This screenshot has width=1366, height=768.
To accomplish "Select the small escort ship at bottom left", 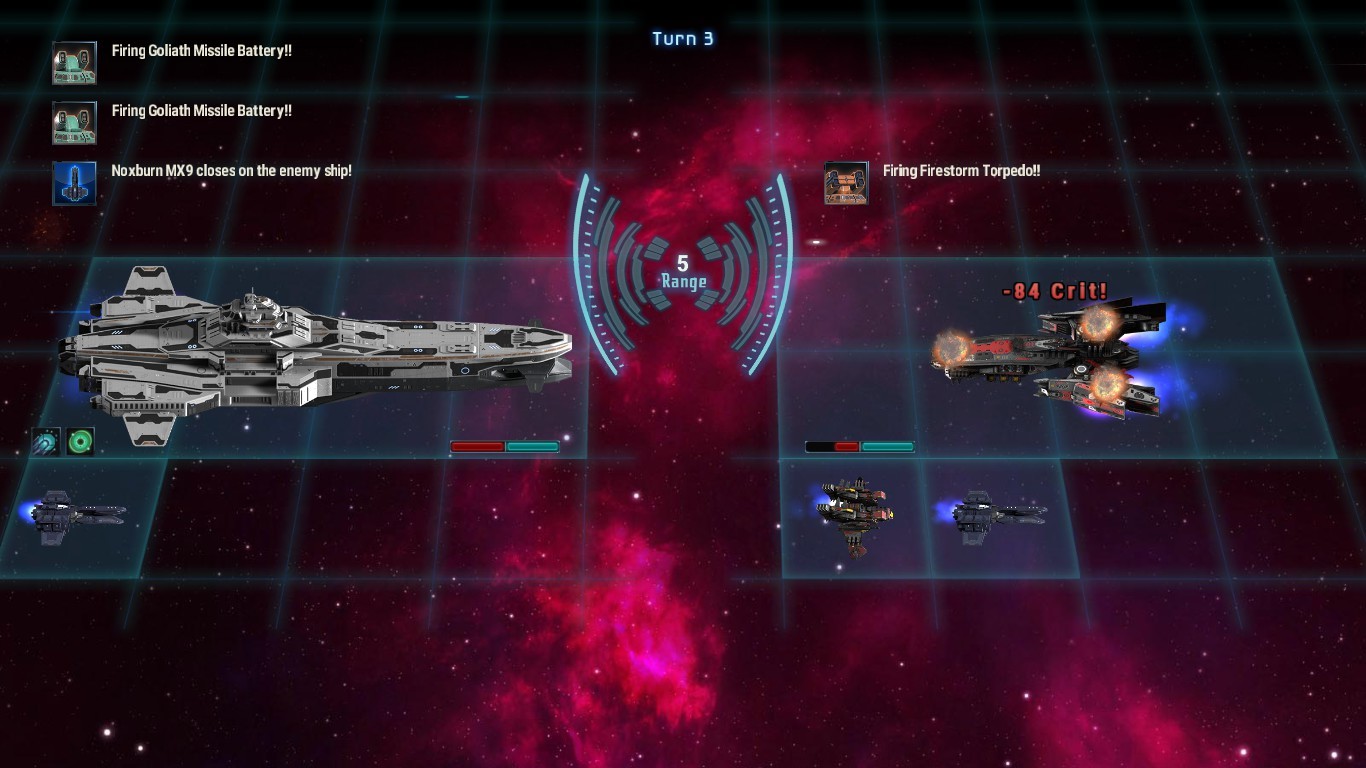I will point(75,515).
